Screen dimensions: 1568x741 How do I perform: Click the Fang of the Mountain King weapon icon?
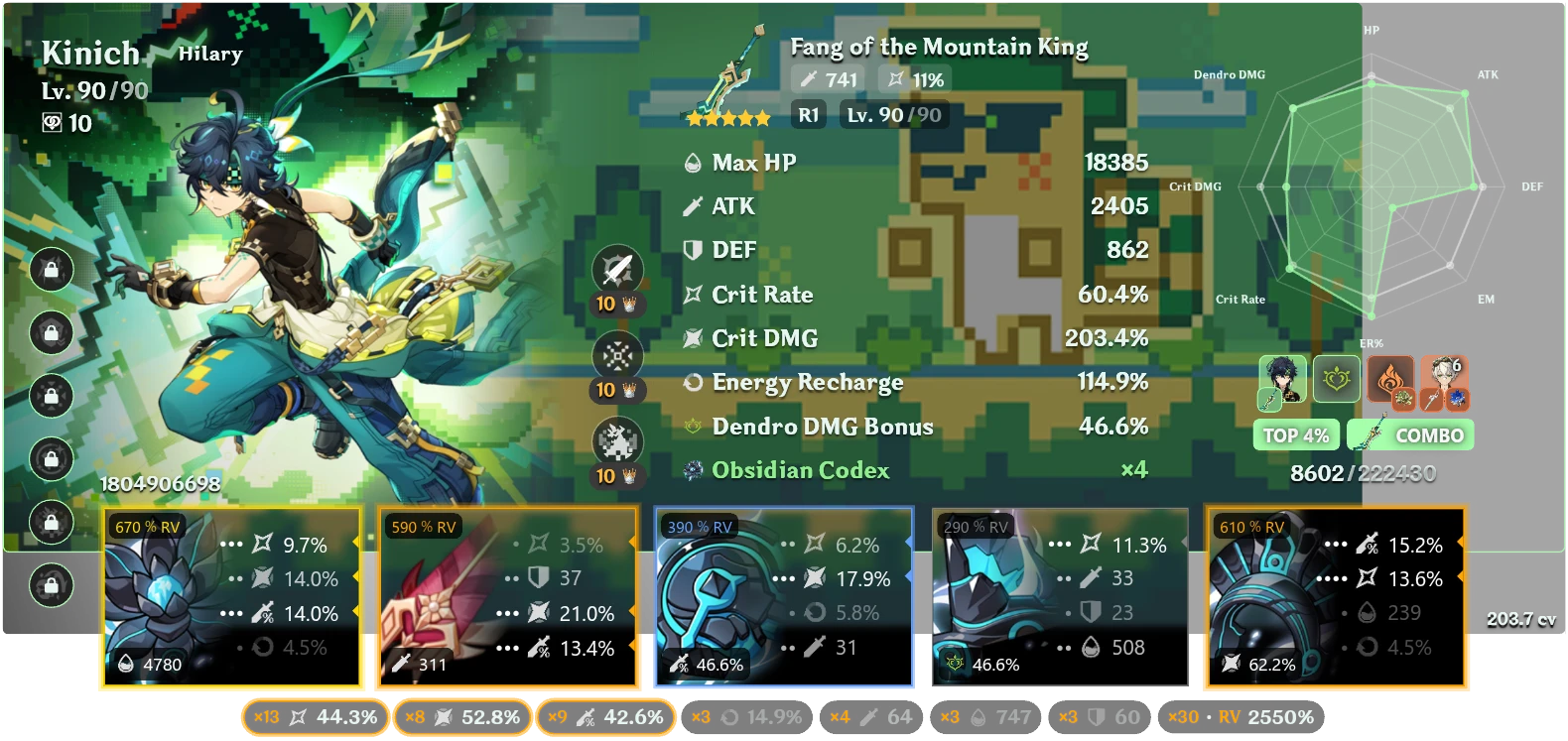(725, 74)
